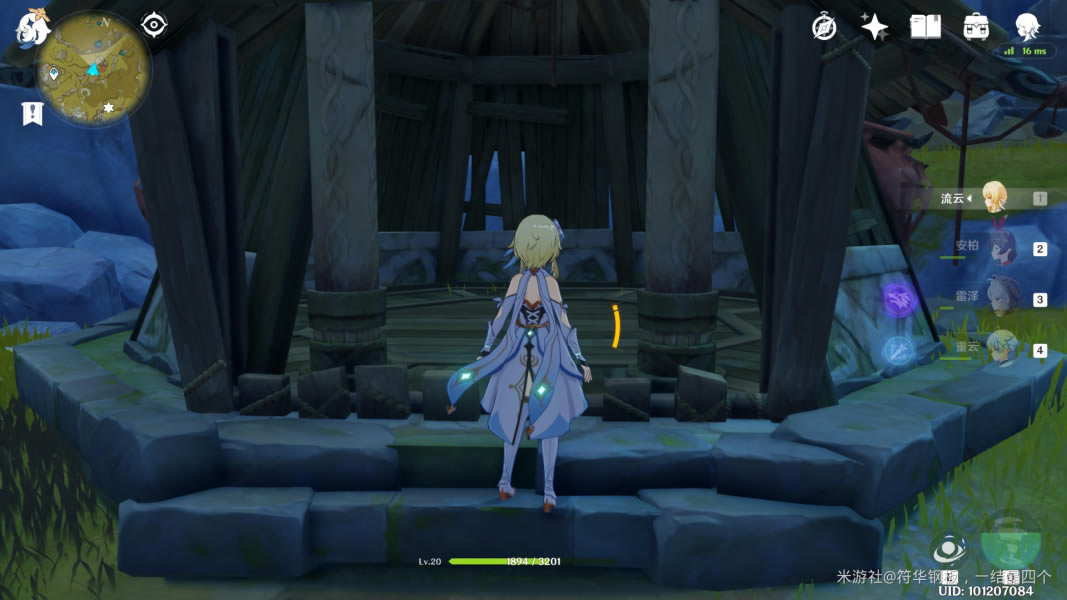The image size is (1067, 600).
Task: Open the backpack inventory
Action: pyautogui.click(x=976, y=27)
